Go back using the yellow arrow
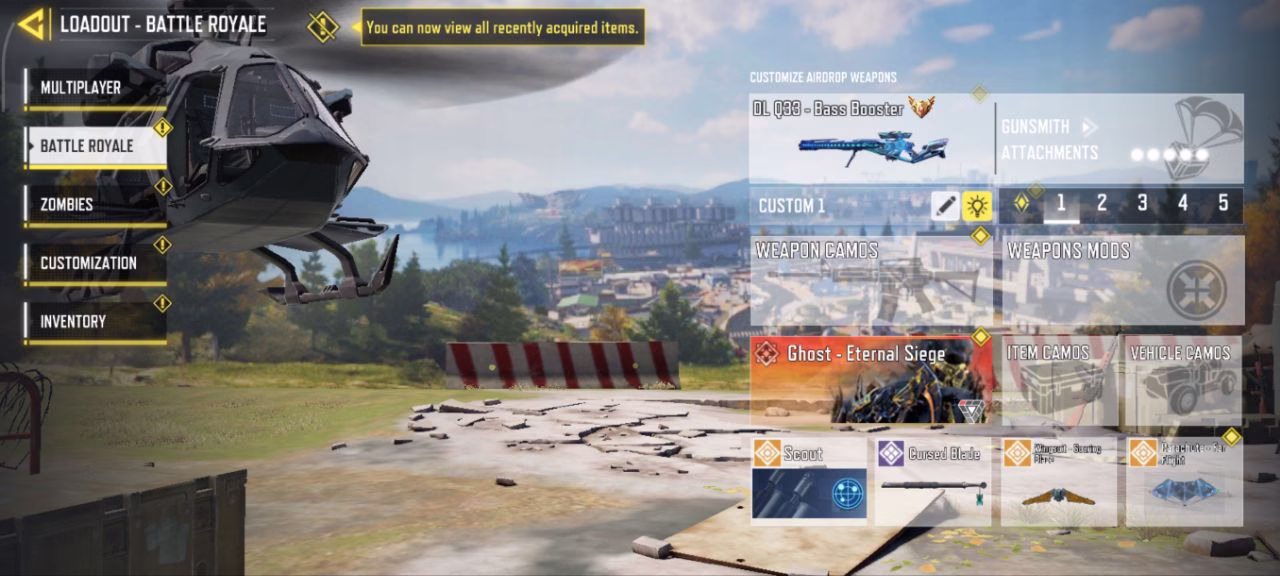This screenshot has height=576, width=1280. tap(32, 24)
